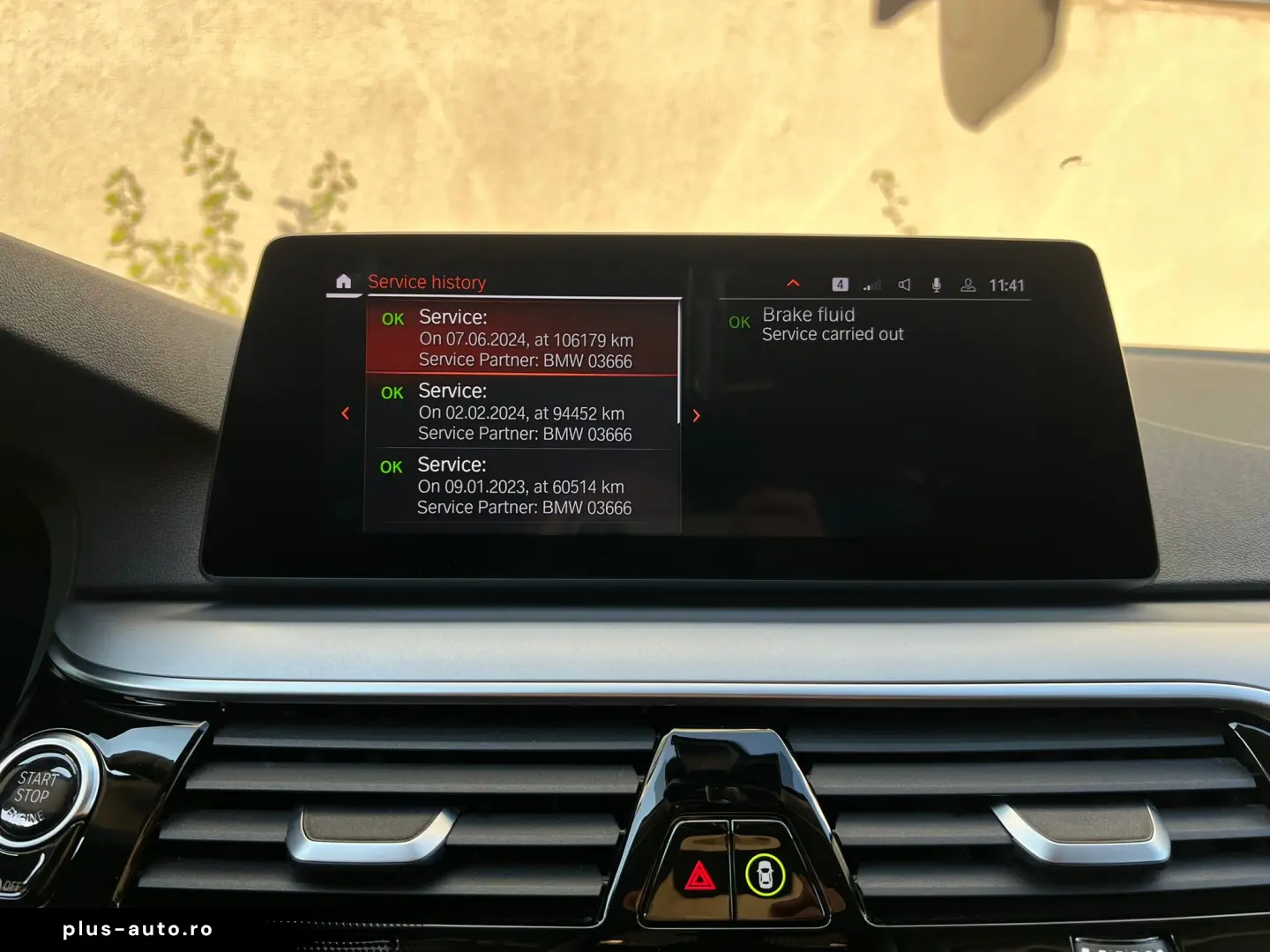Expand the red up chevron in status bar

coord(793,283)
